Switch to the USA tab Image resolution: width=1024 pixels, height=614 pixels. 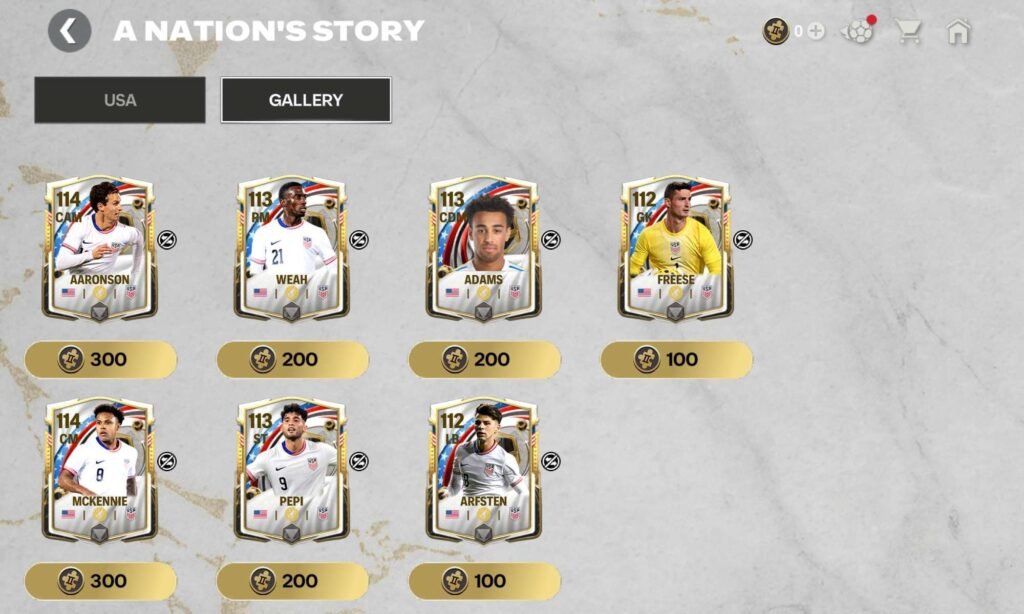pos(120,100)
